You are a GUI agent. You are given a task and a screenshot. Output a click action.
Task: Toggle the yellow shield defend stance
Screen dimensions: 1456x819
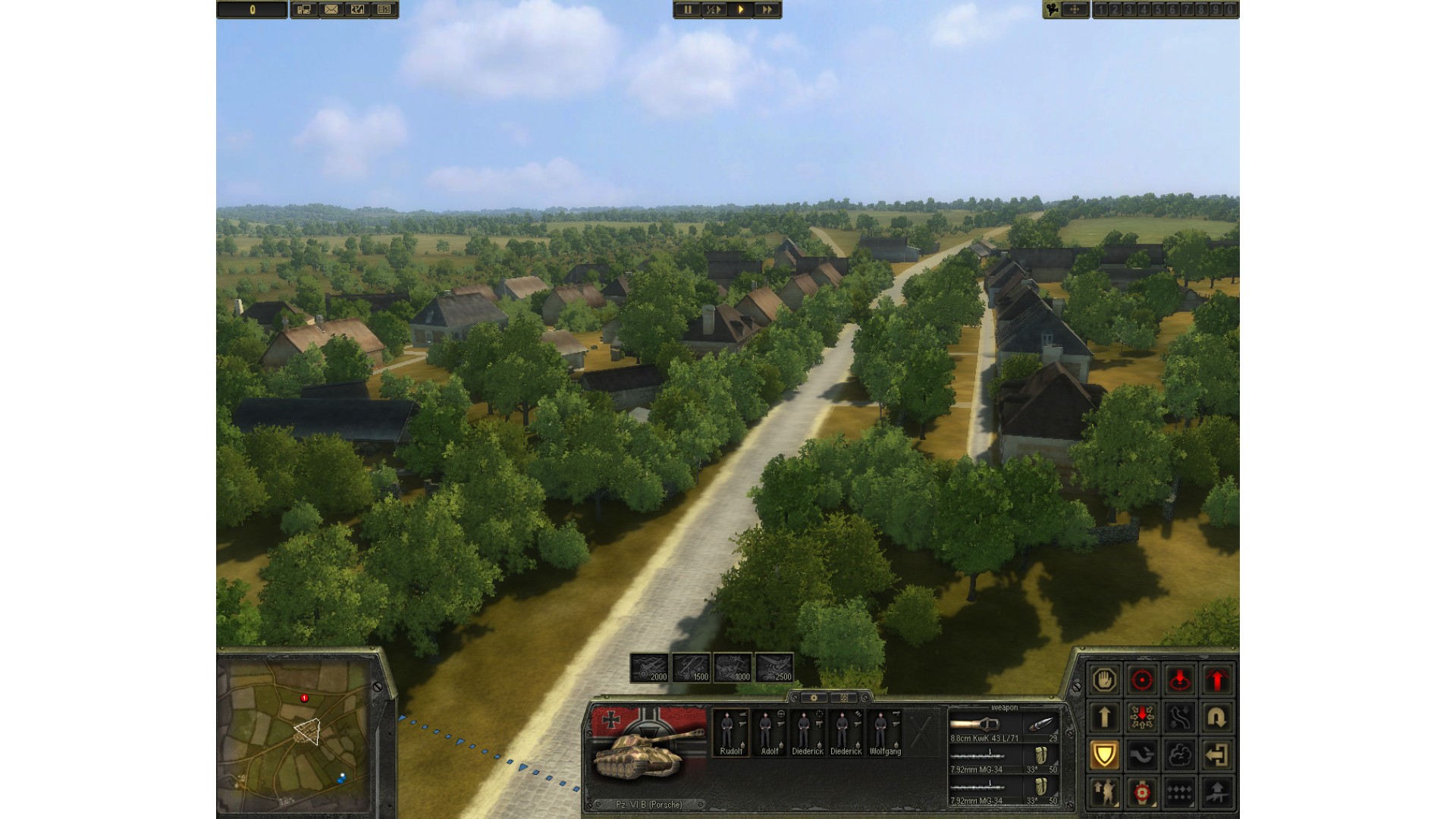point(1104,755)
